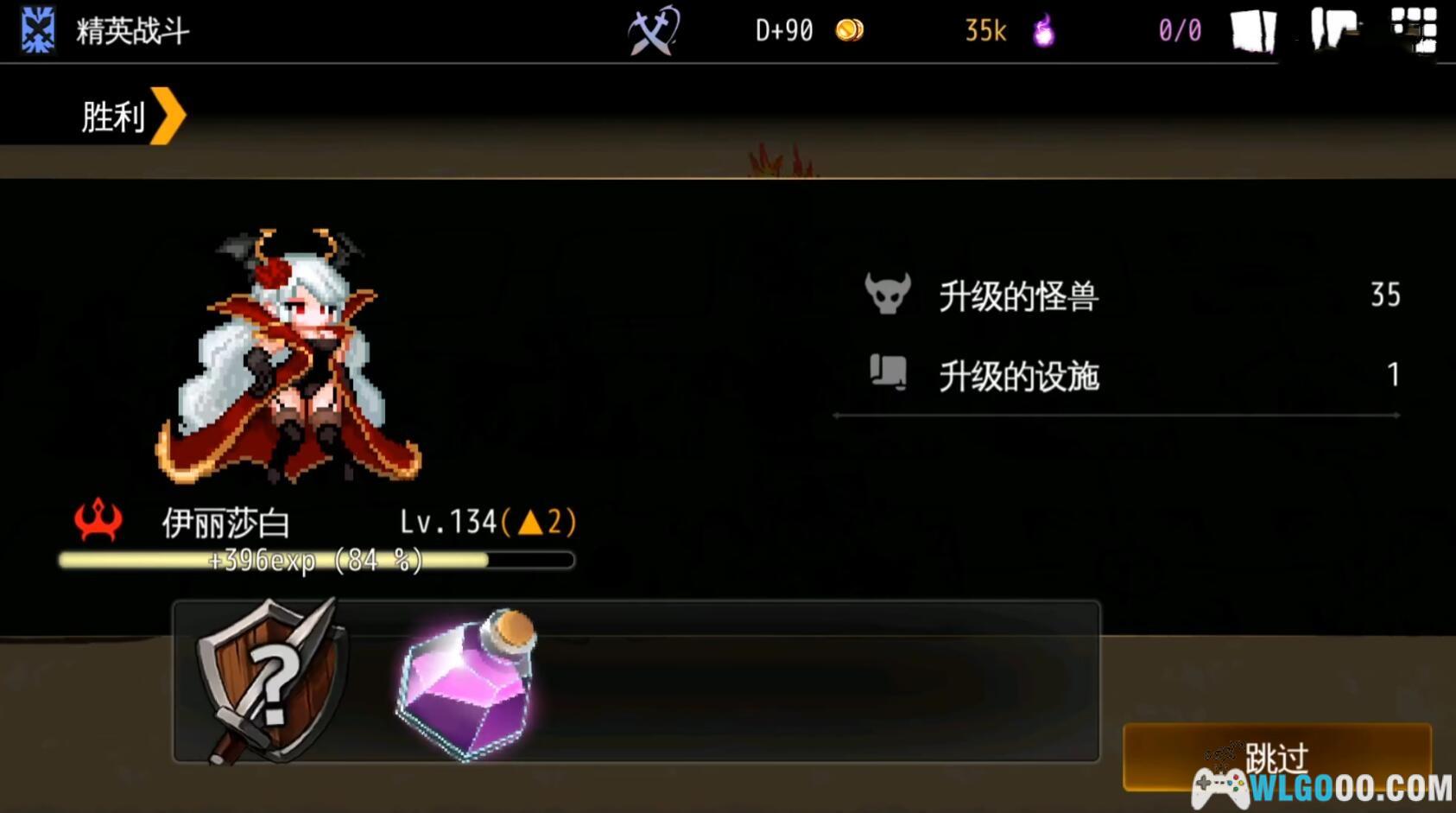The width and height of the screenshot is (1456, 813).
Task: Open the cards icon in the top bar
Action: 1252,31
